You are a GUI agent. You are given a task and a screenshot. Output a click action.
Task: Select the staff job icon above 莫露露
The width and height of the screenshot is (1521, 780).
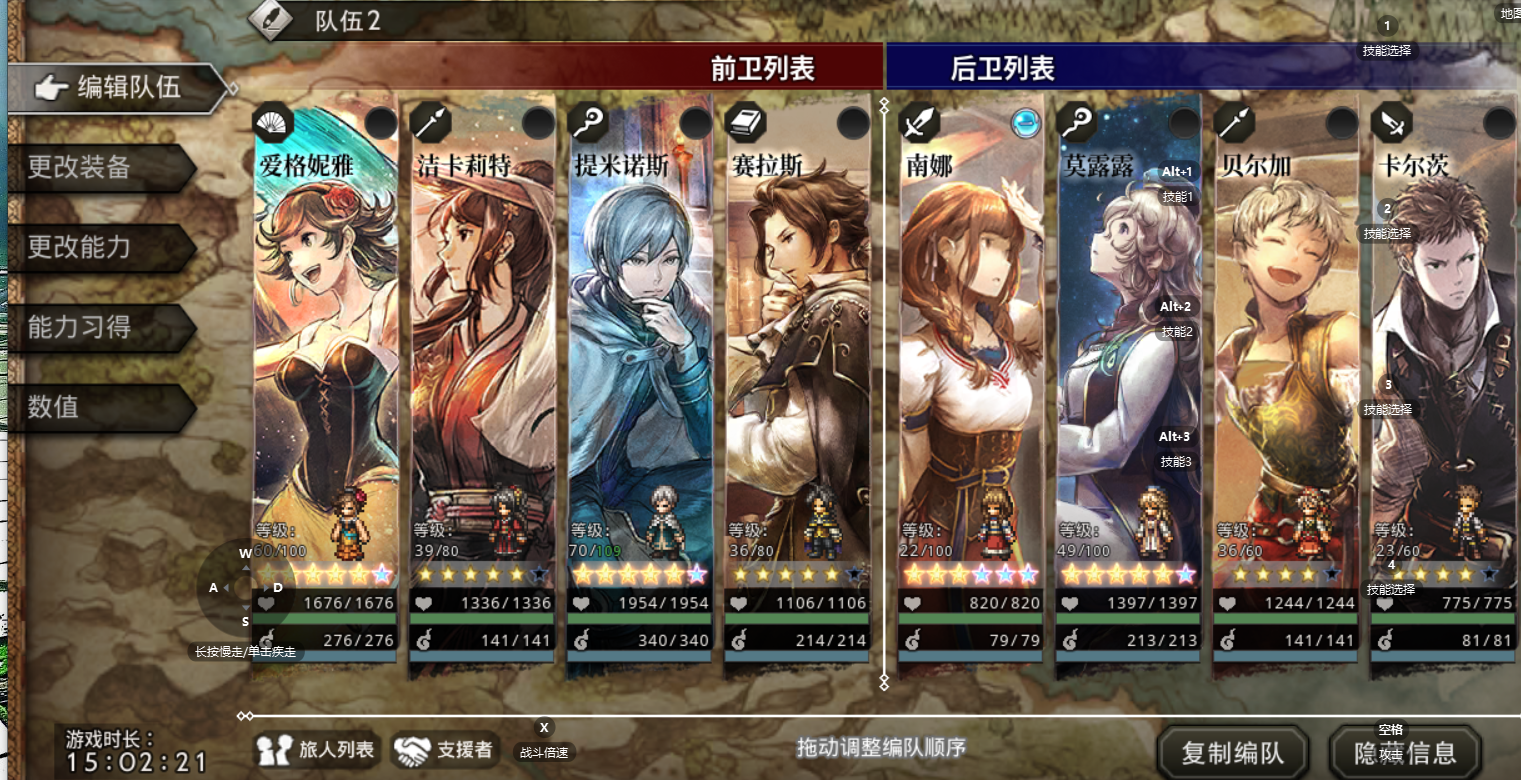[x=1075, y=122]
